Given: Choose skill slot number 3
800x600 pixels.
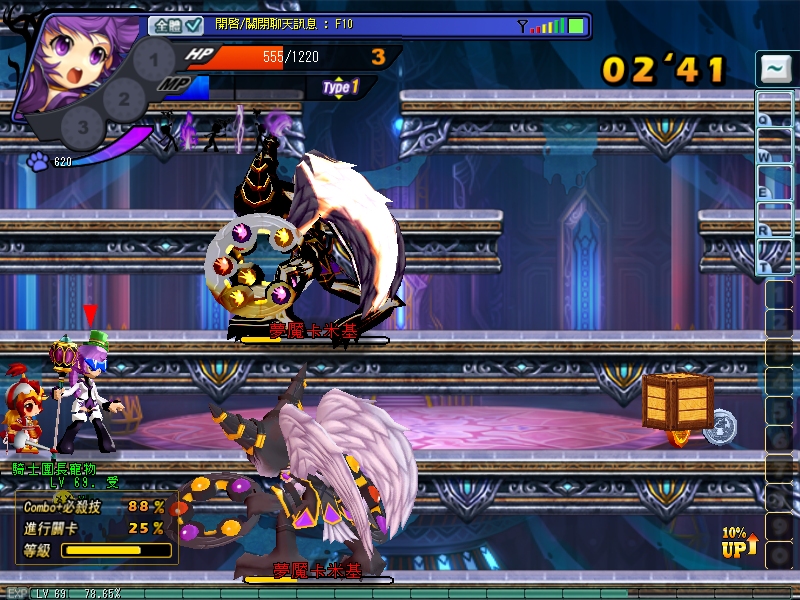Looking at the screenshot, I should [x=83, y=127].
